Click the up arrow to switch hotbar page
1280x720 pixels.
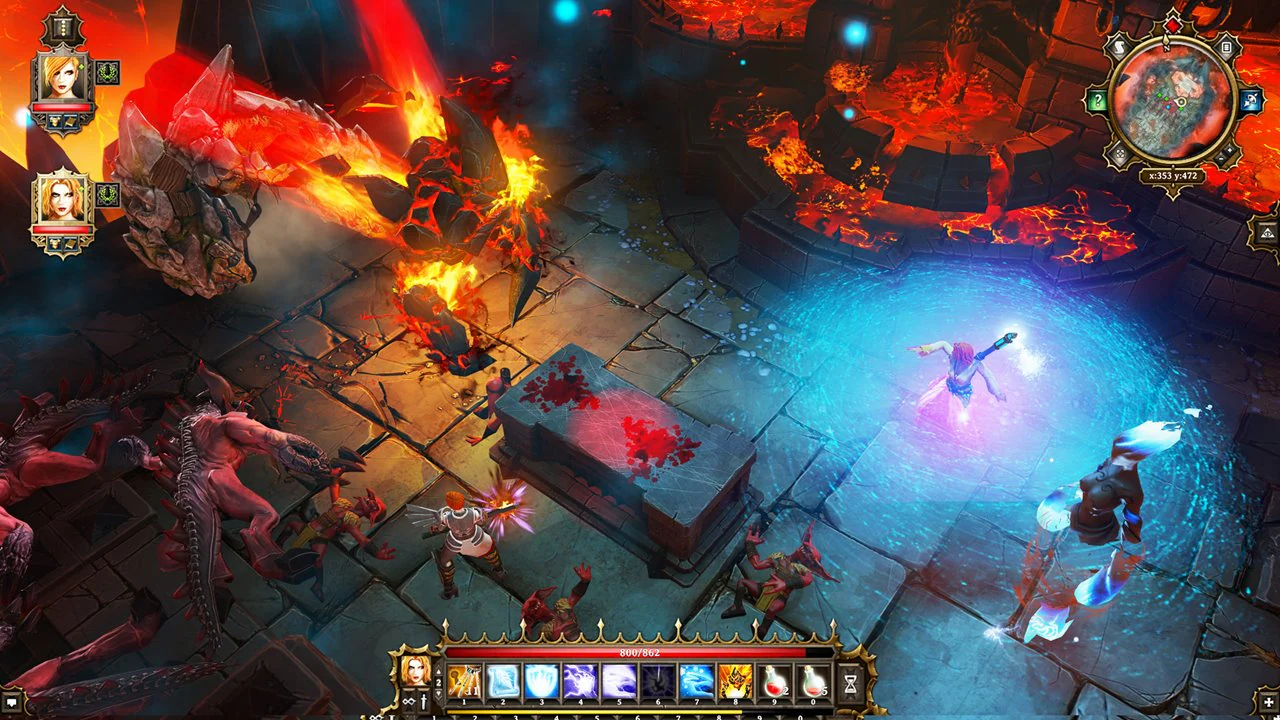coord(440,672)
